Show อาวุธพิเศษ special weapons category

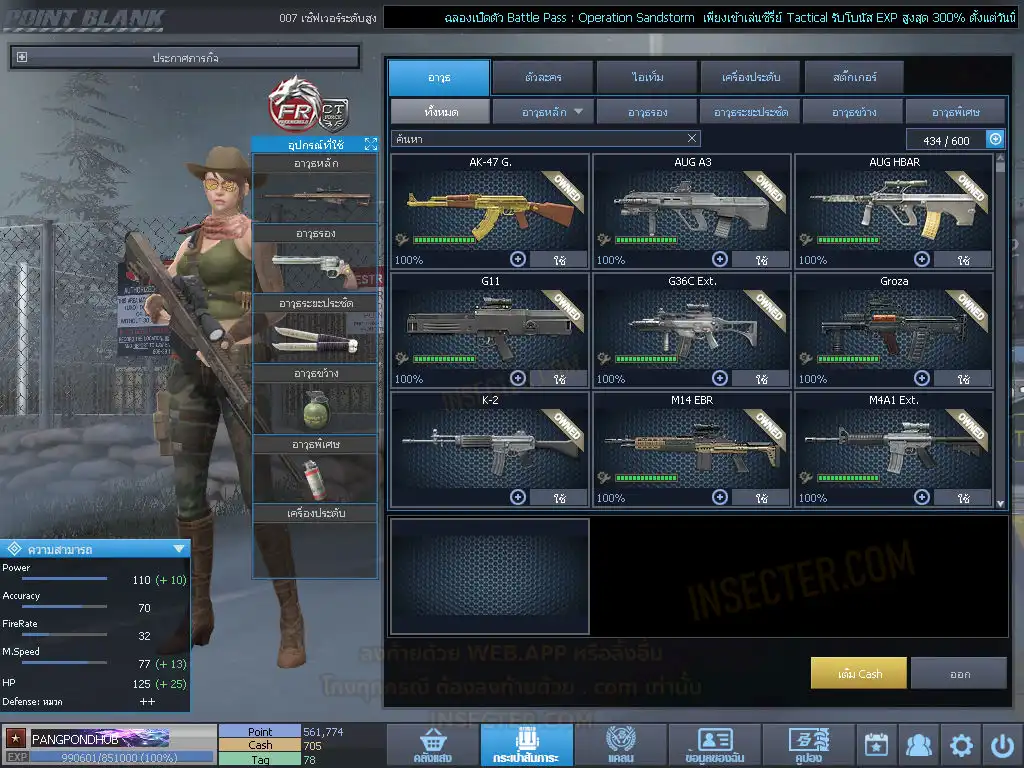[x=955, y=111]
